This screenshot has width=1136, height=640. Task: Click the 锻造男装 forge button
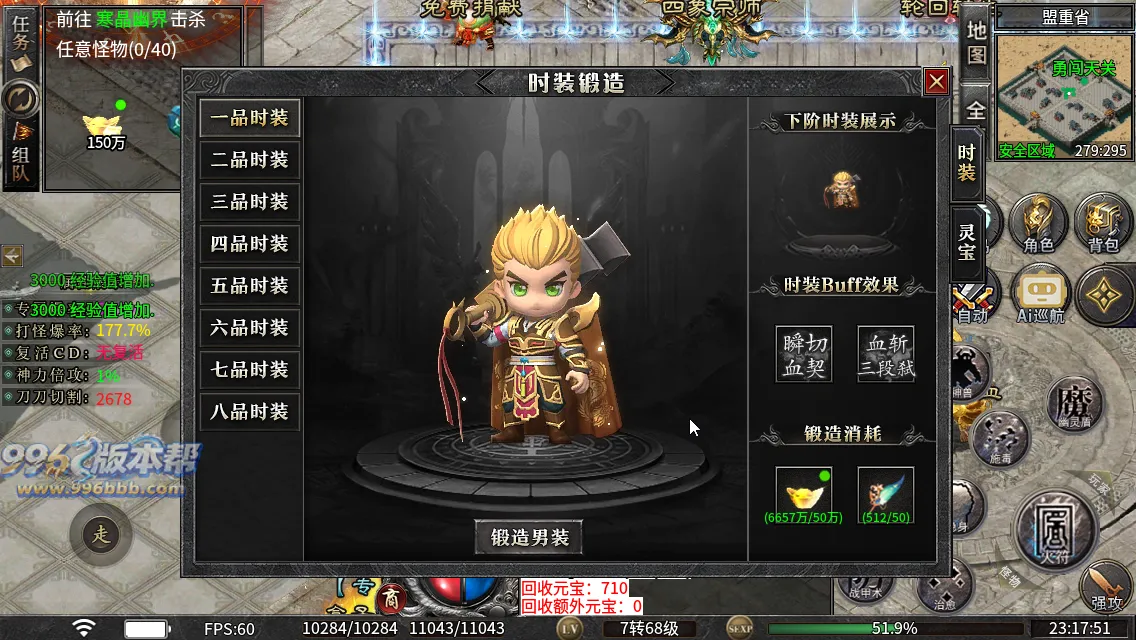click(529, 538)
